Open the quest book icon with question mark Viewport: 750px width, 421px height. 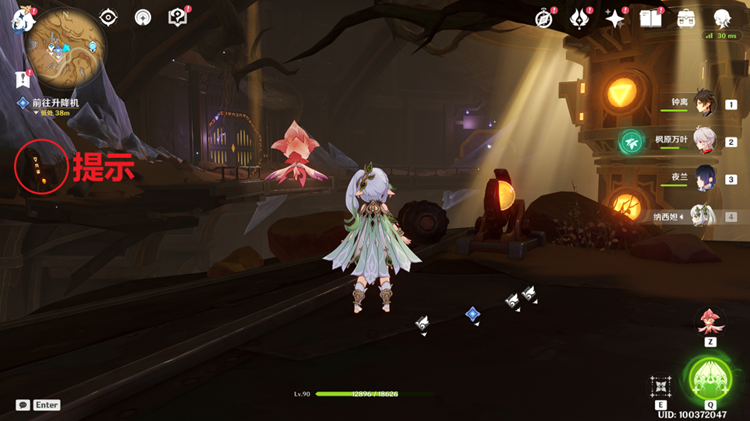click(x=178, y=17)
